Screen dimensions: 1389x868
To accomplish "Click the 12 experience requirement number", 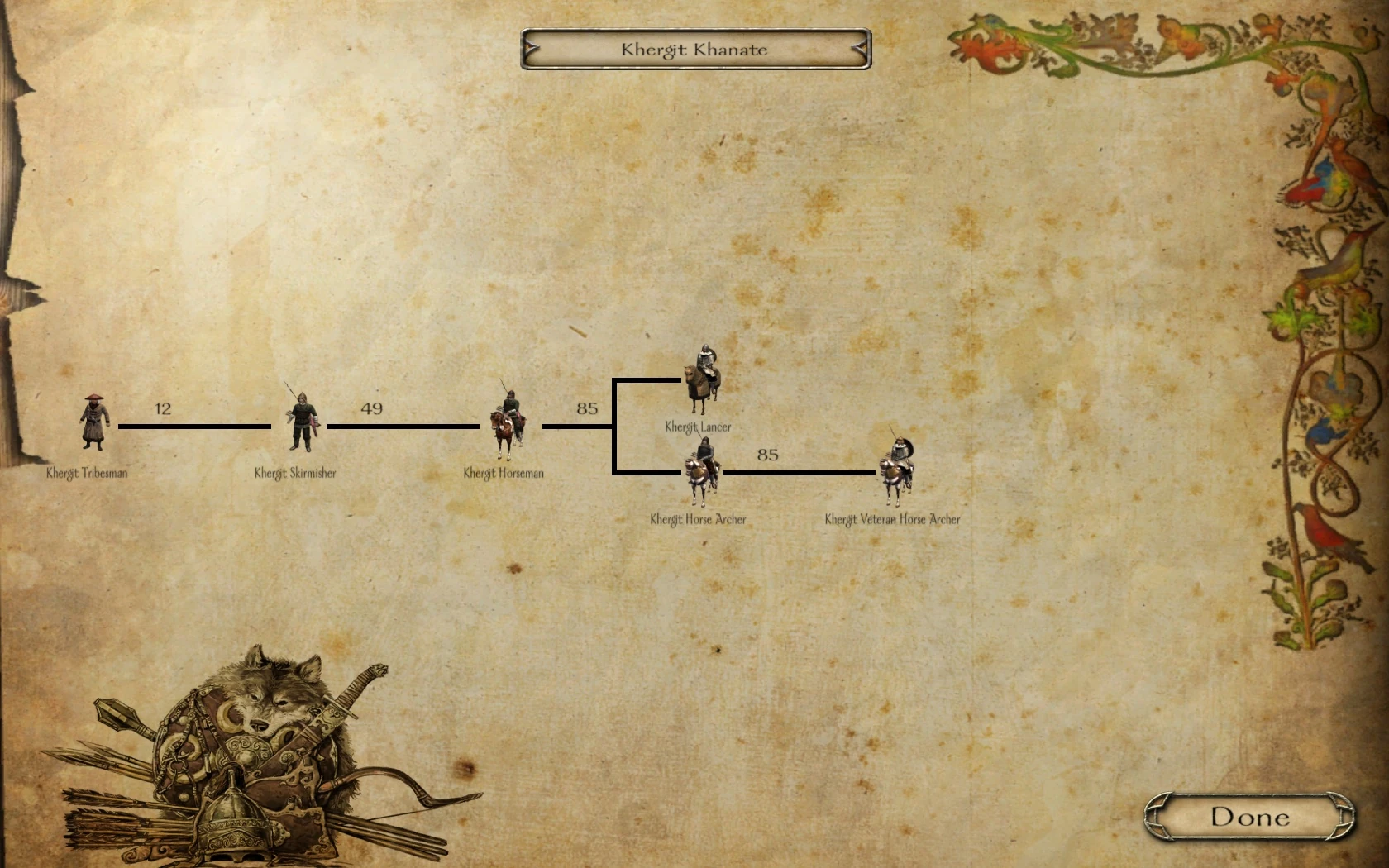I will [162, 408].
